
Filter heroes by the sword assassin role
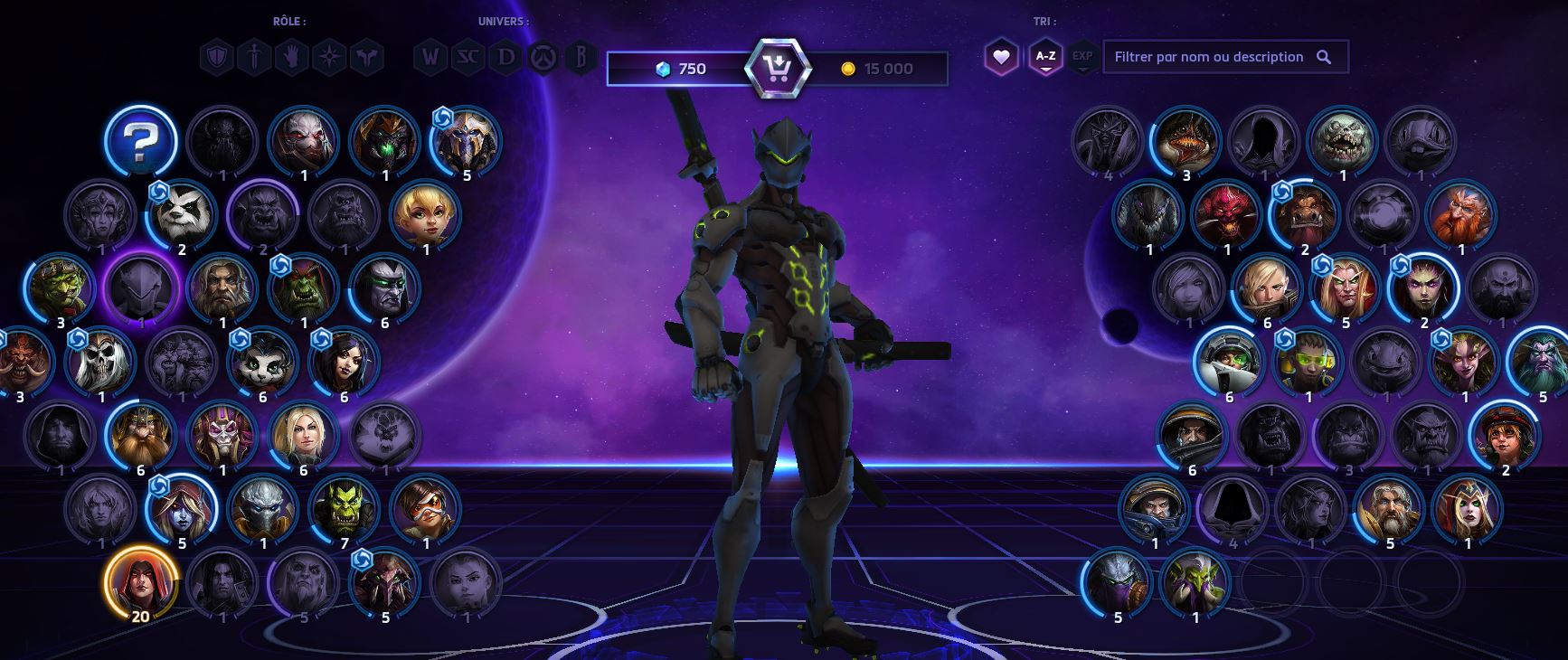pos(255,59)
